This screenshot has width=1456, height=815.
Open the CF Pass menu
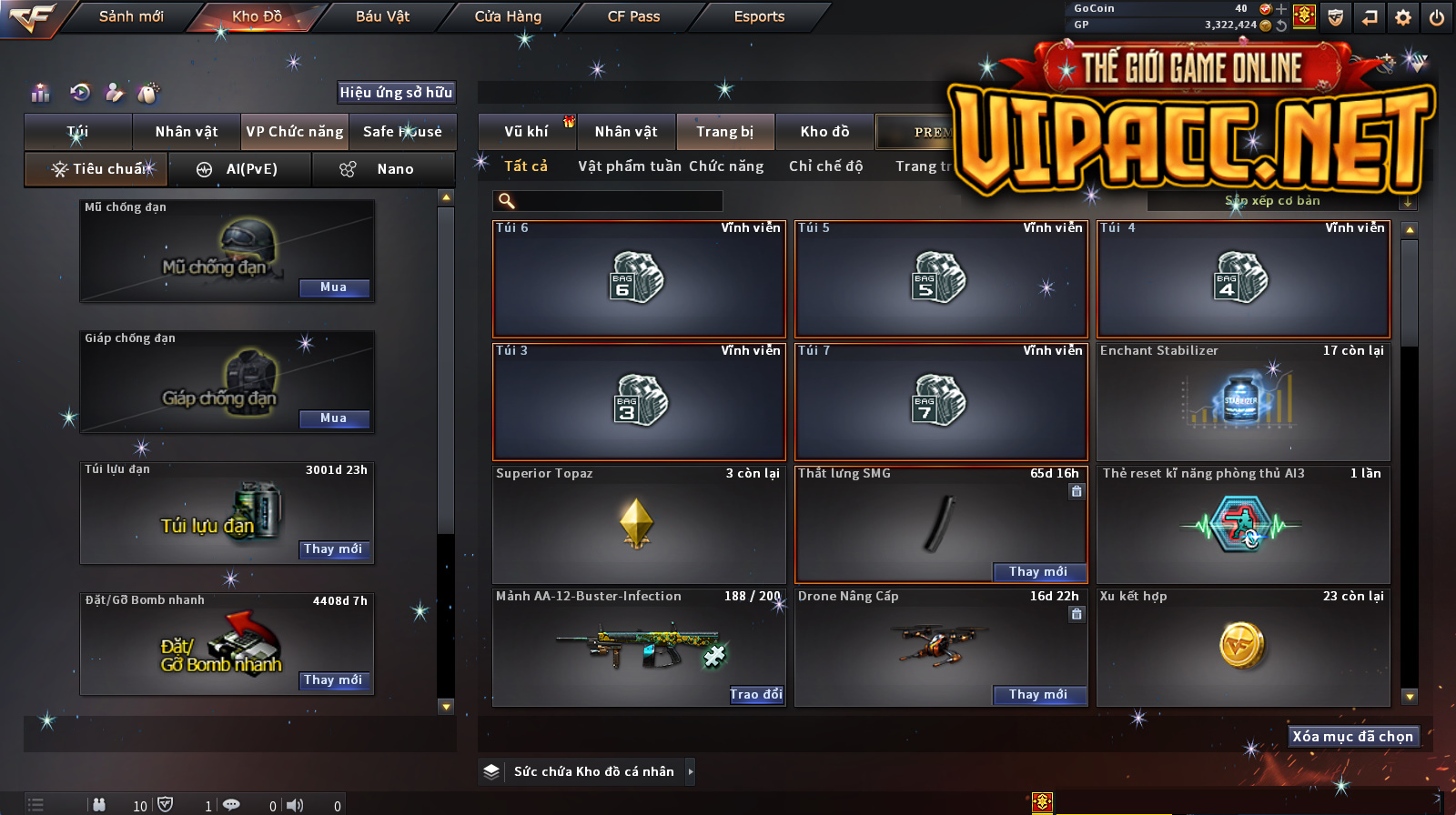point(633,16)
